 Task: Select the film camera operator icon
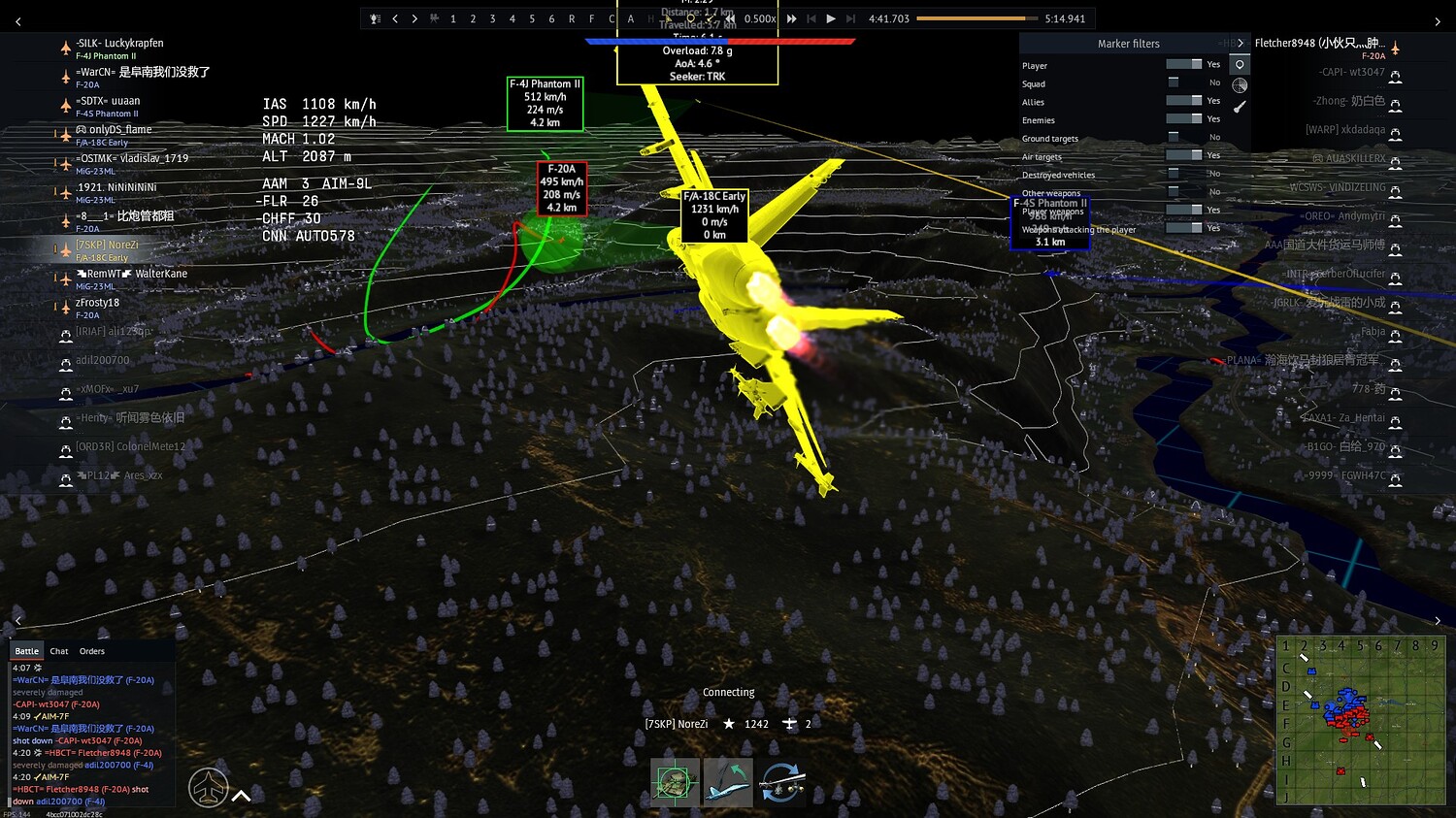[x=434, y=18]
